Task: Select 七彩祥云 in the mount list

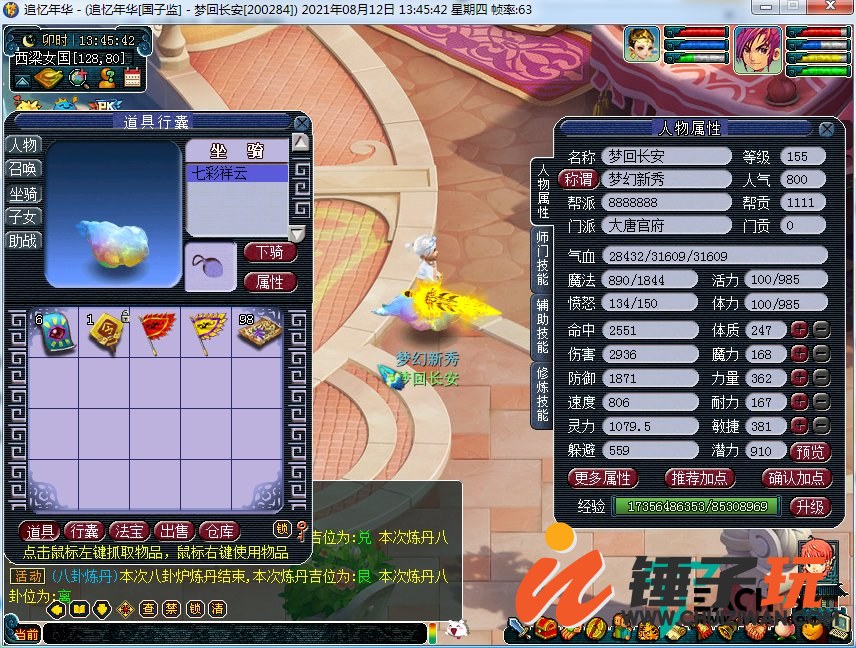Action: 237,174
